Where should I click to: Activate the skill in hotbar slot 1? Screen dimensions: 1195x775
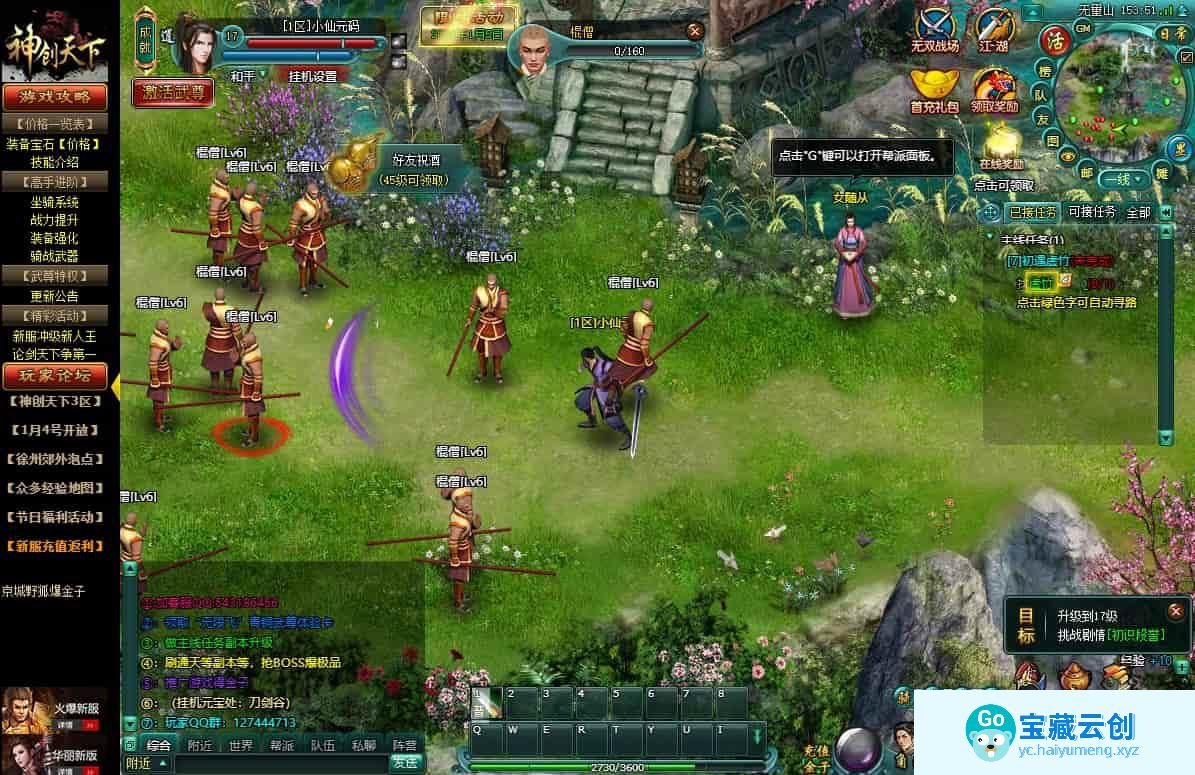click(x=486, y=702)
